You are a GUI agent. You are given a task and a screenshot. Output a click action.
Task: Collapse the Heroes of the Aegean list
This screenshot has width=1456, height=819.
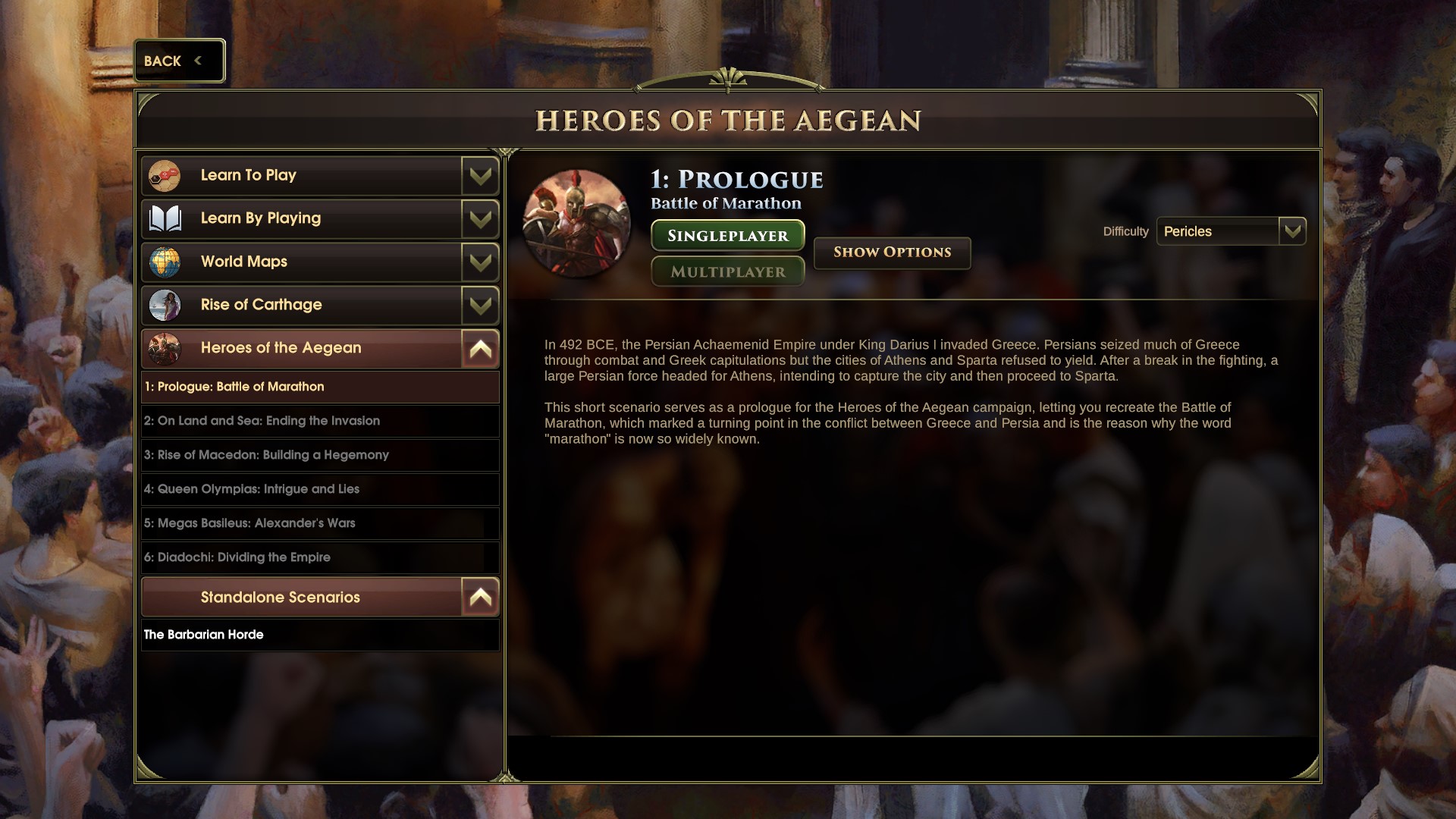tap(480, 349)
